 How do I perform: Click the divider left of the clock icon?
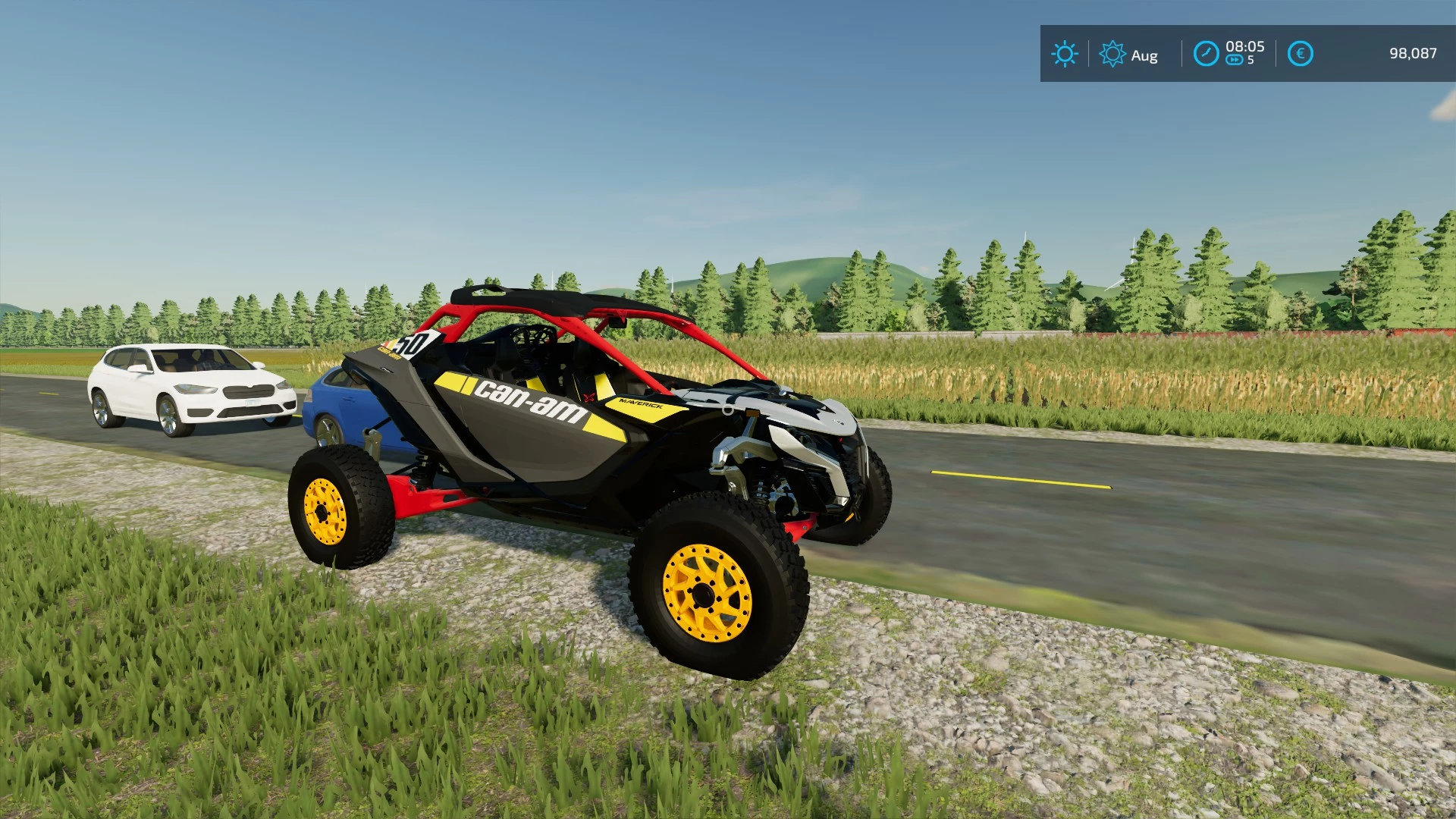(x=1182, y=53)
